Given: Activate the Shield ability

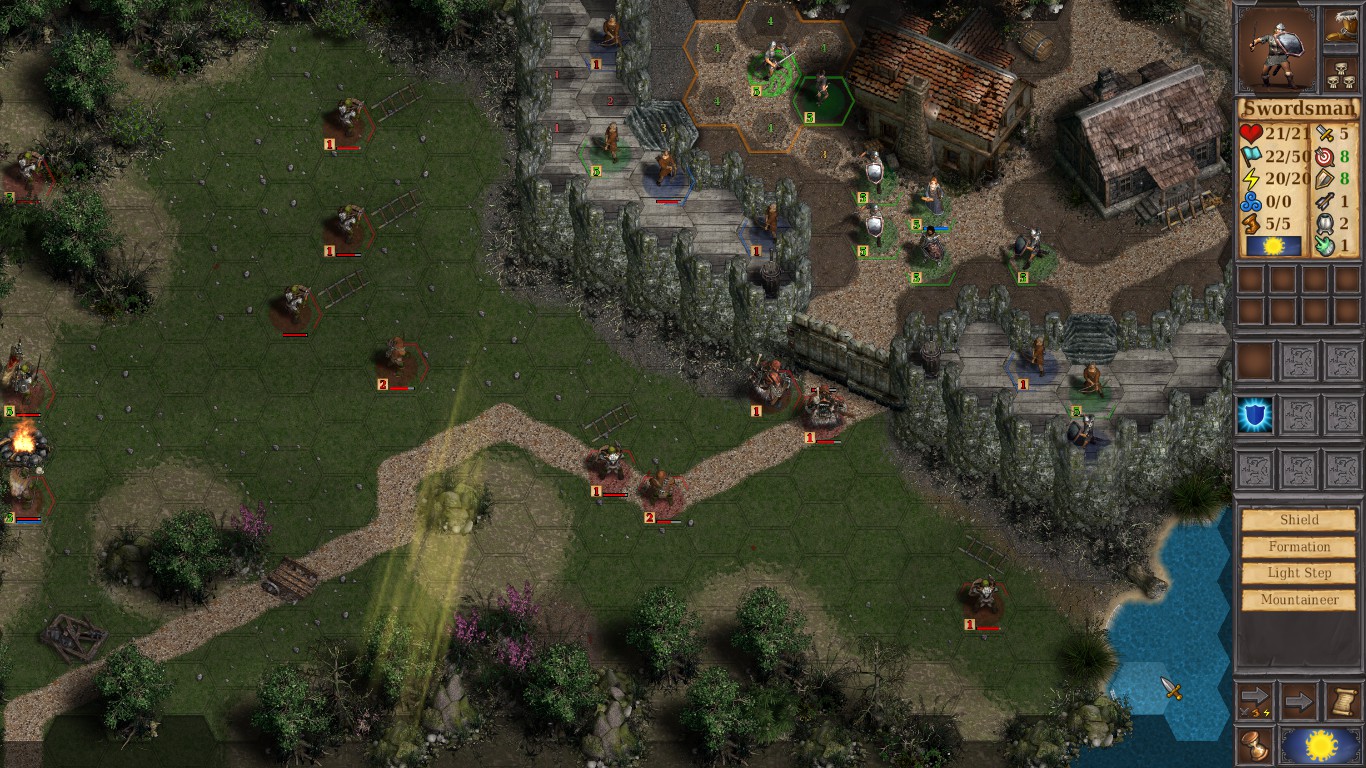Looking at the screenshot, I should click(x=1297, y=519).
